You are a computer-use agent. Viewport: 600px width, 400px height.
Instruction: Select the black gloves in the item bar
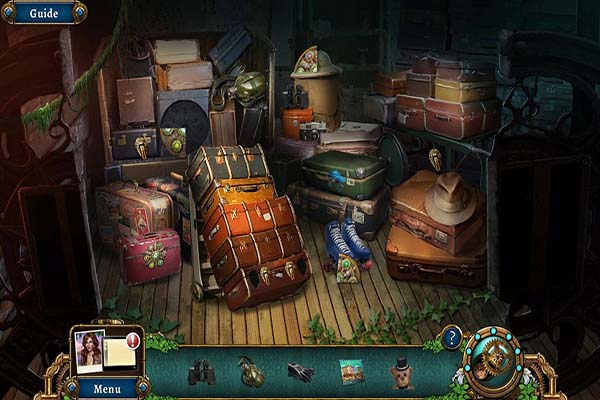tap(300, 372)
